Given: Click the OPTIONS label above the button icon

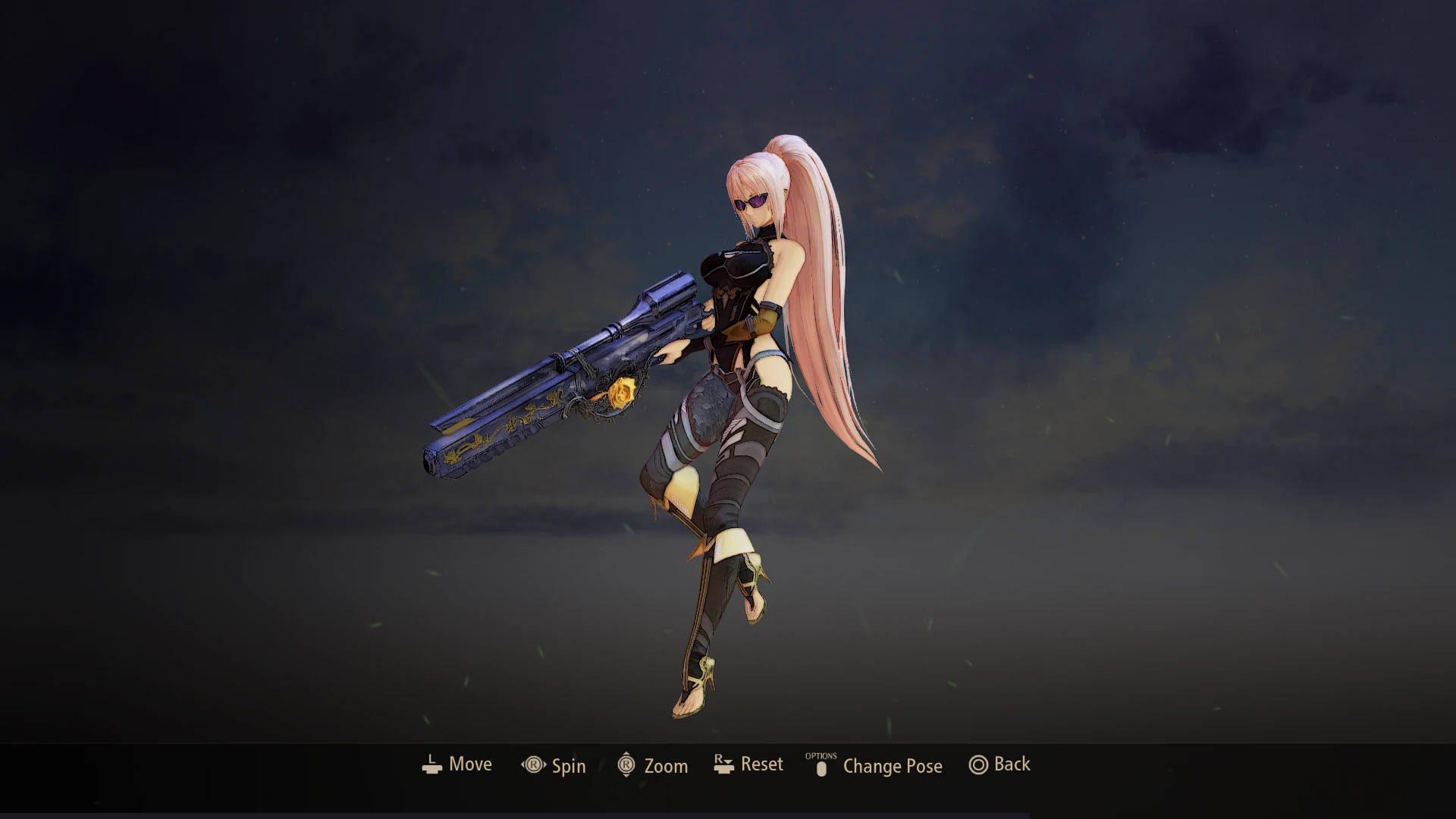Looking at the screenshot, I should point(821,755).
